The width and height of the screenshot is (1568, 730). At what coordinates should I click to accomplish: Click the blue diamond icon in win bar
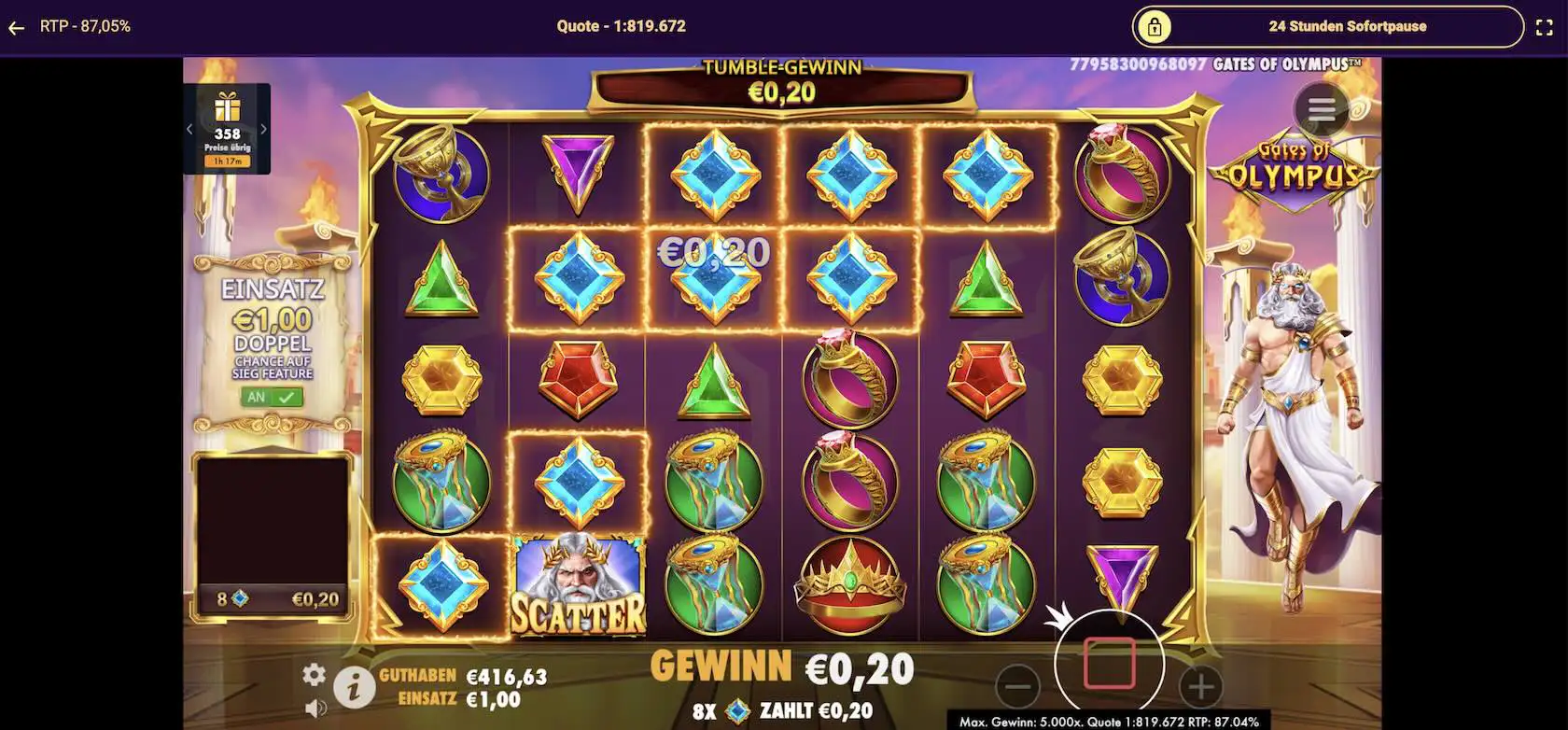click(x=735, y=709)
